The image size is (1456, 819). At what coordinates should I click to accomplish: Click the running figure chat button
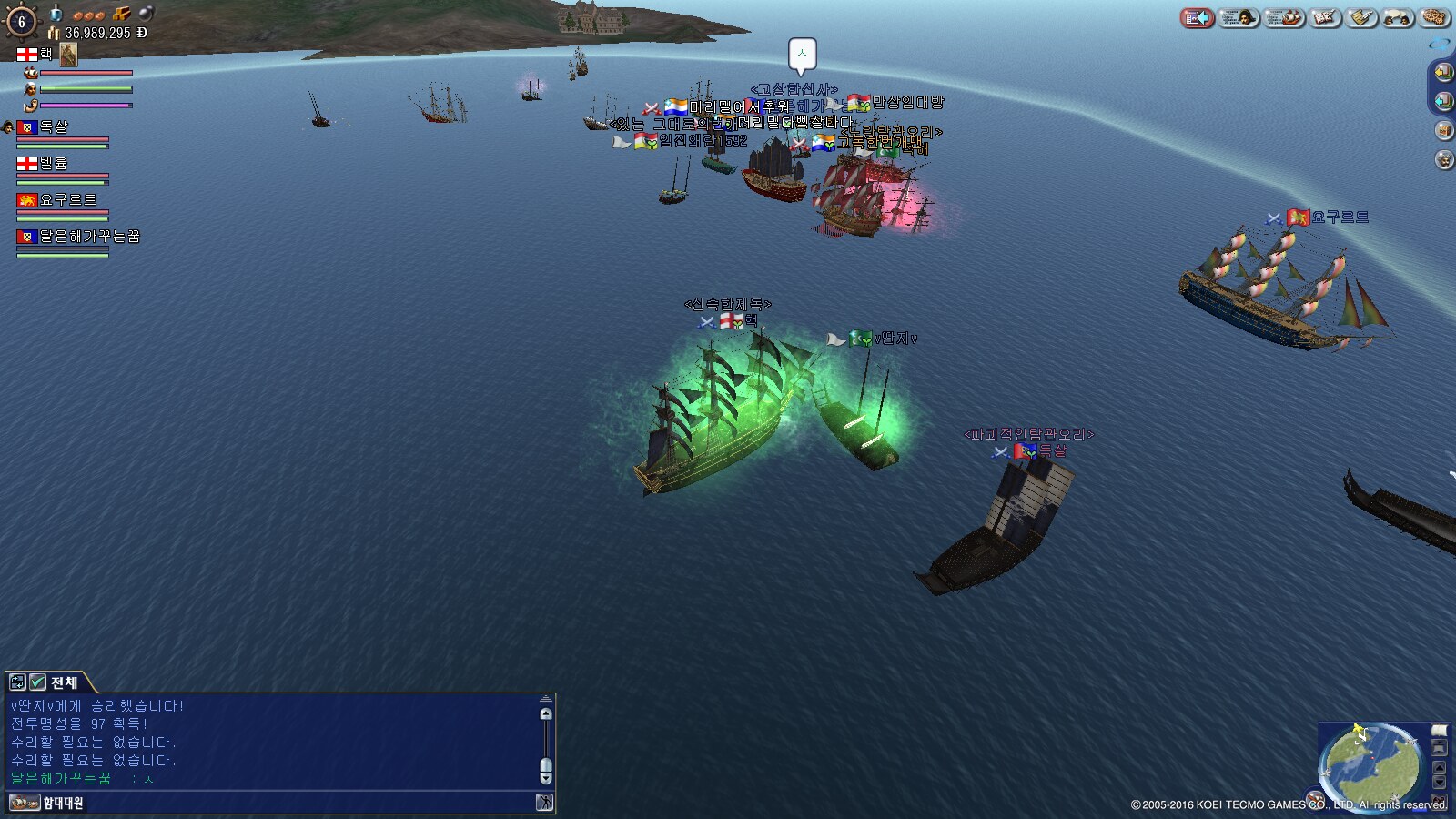coord(544,803)
